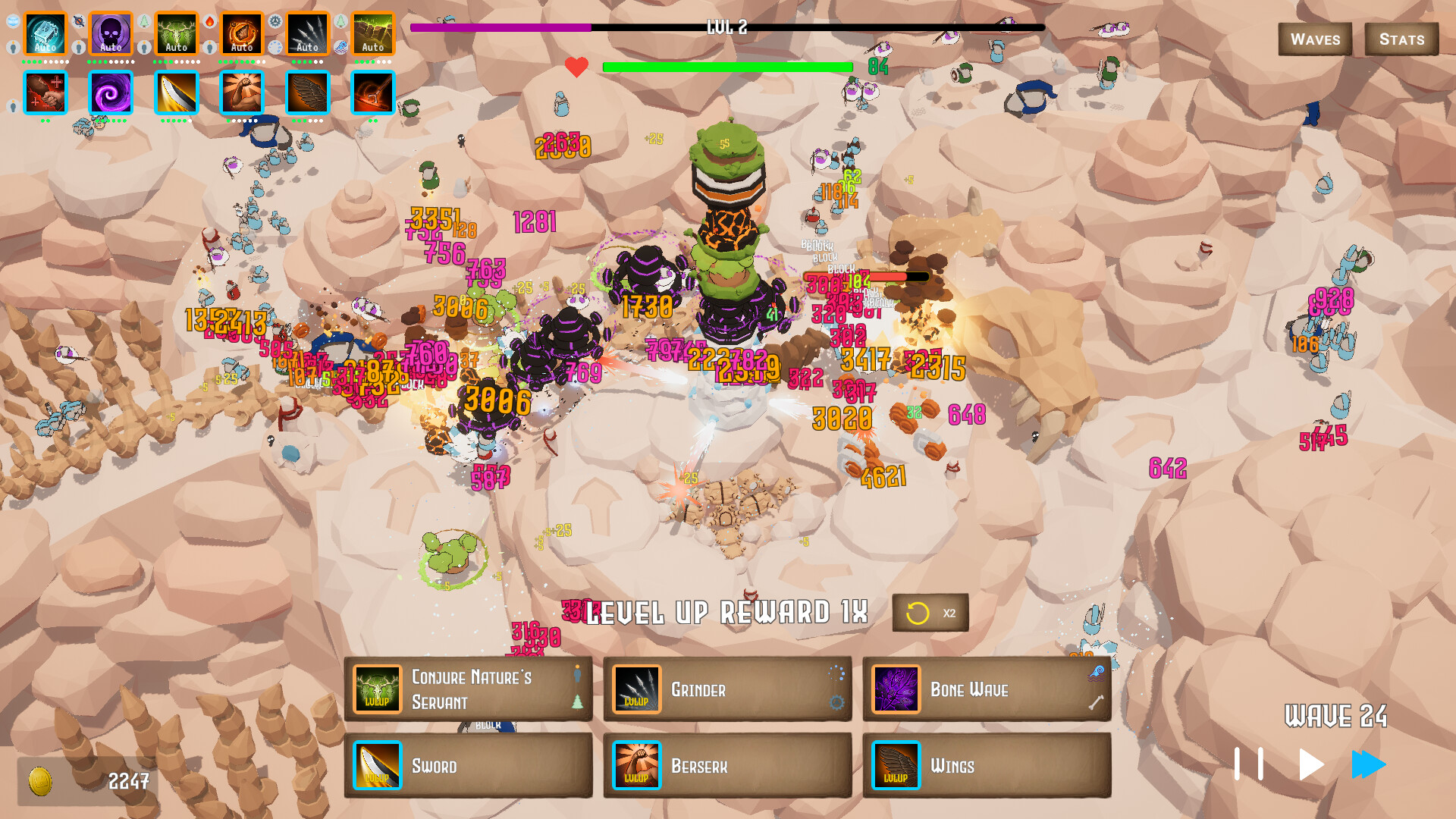Select the golden Sword skill icon

(377, 765)
